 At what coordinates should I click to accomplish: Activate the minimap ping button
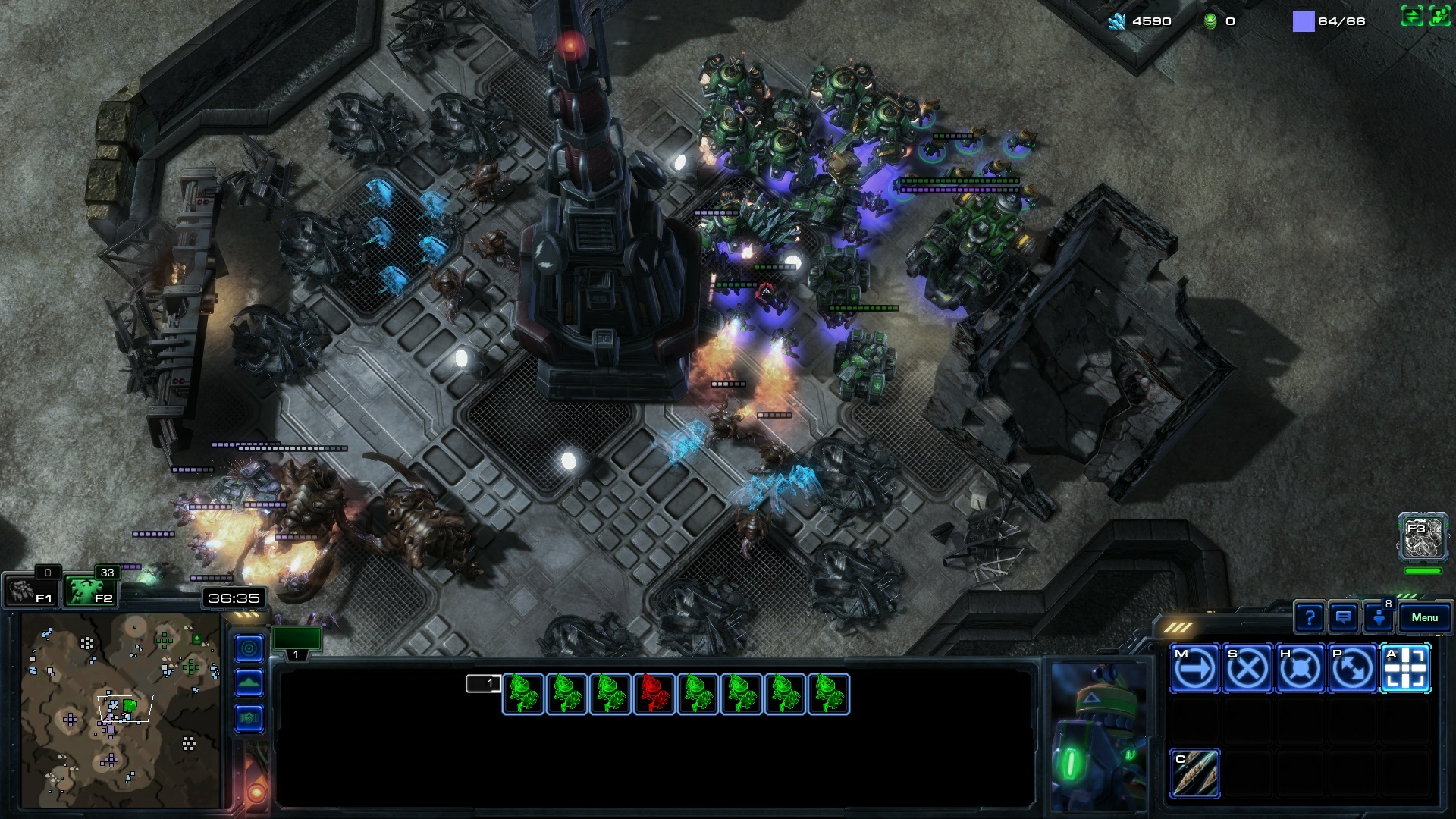[249, 648]
